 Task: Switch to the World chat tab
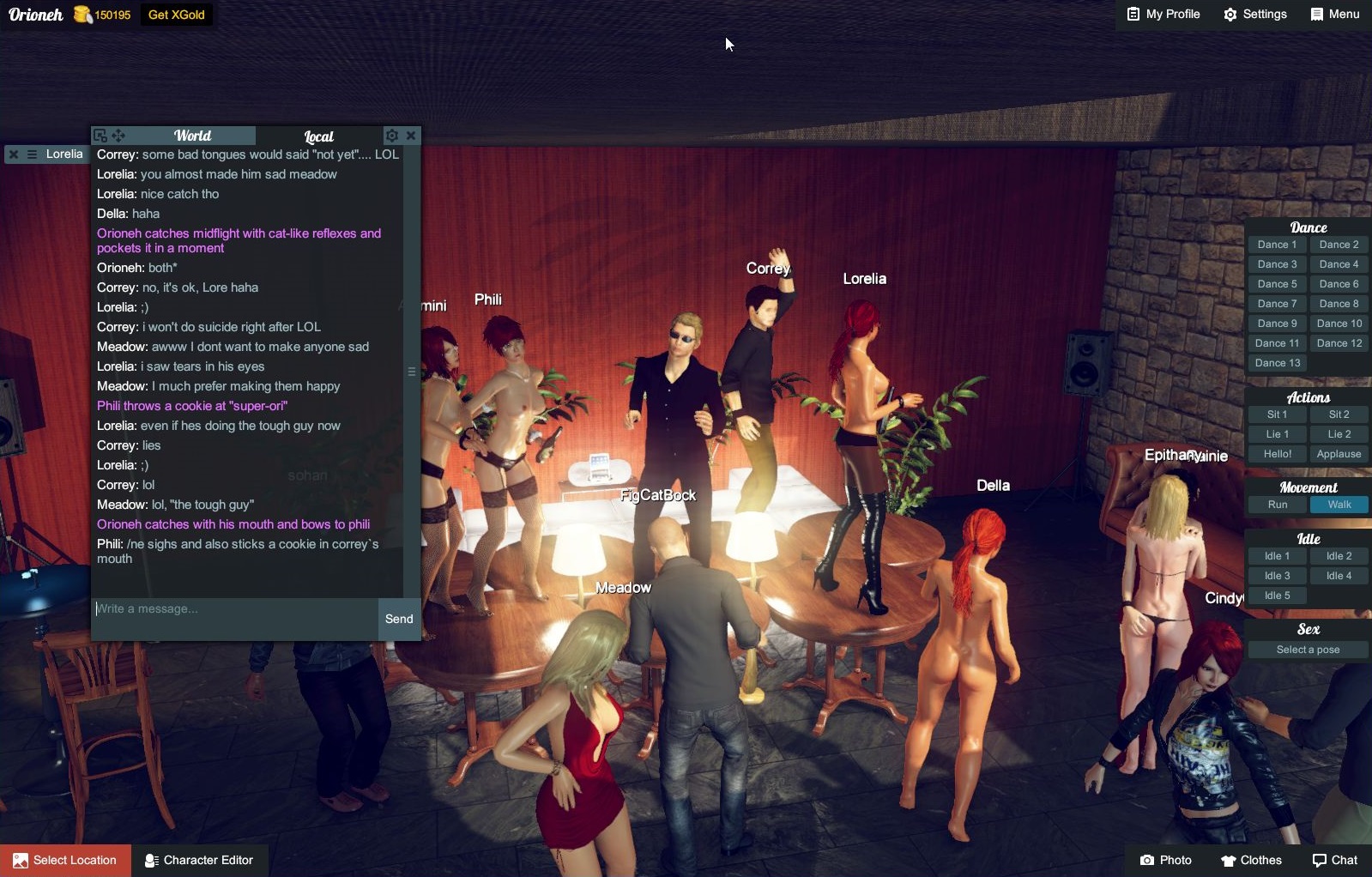(193, 136)
